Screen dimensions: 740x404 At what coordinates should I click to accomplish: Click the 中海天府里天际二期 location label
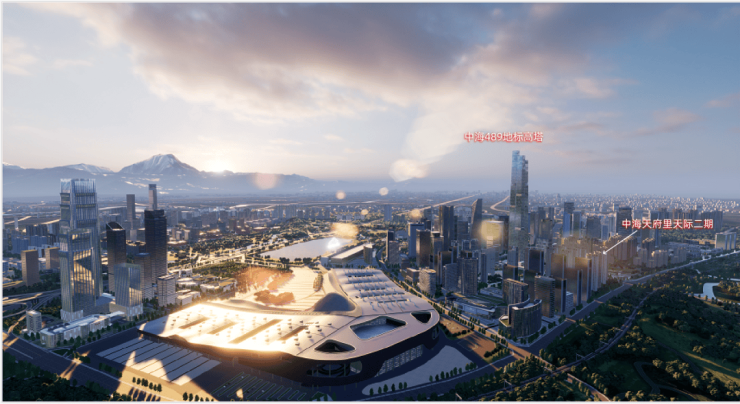(x=667, y=224)
